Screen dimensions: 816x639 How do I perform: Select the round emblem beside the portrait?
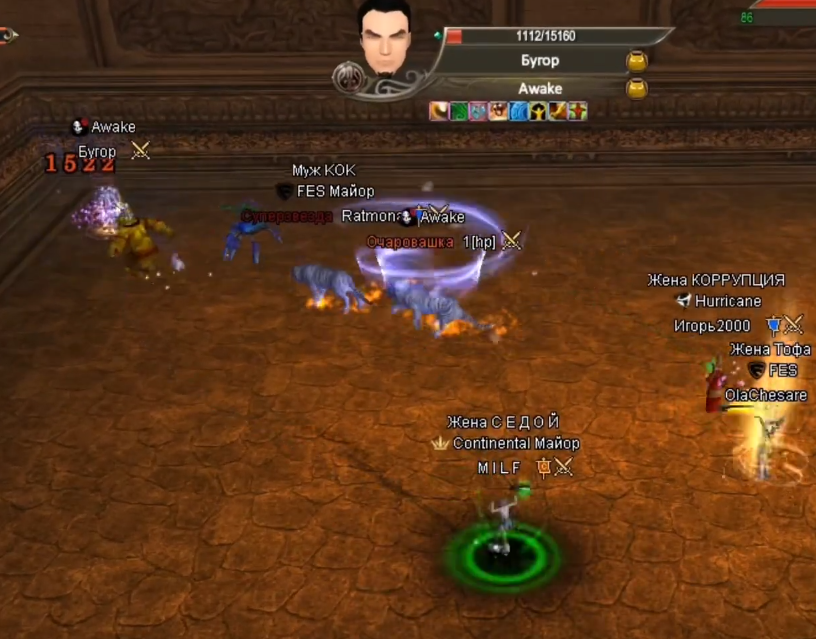point(348,76)
